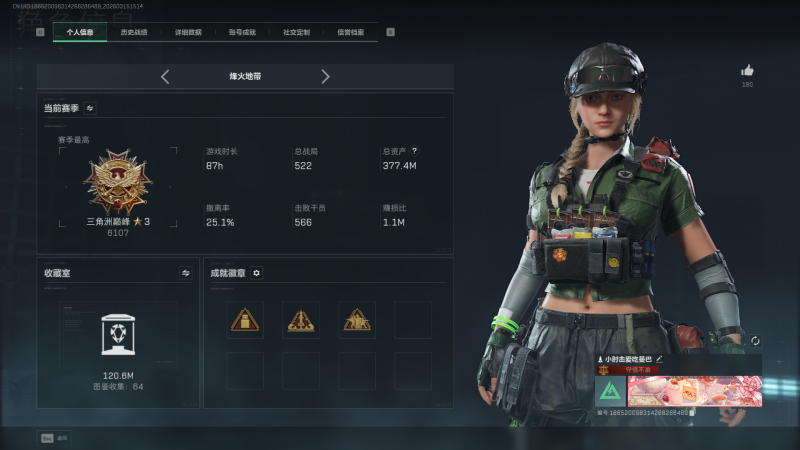Give a thumbs-up like to this profile
The width and height of the screenshot is (800, 450).
[747, 71]
